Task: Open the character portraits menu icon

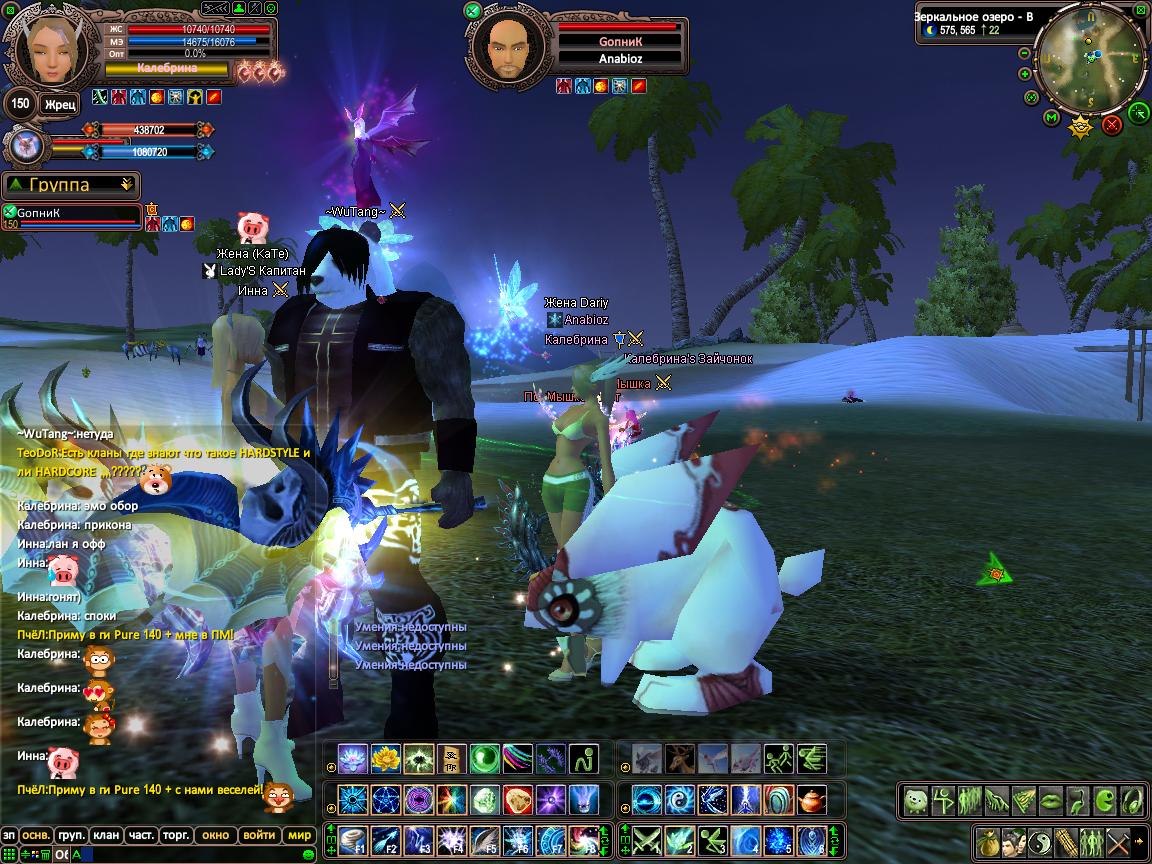Action: tap(1014, 841)
